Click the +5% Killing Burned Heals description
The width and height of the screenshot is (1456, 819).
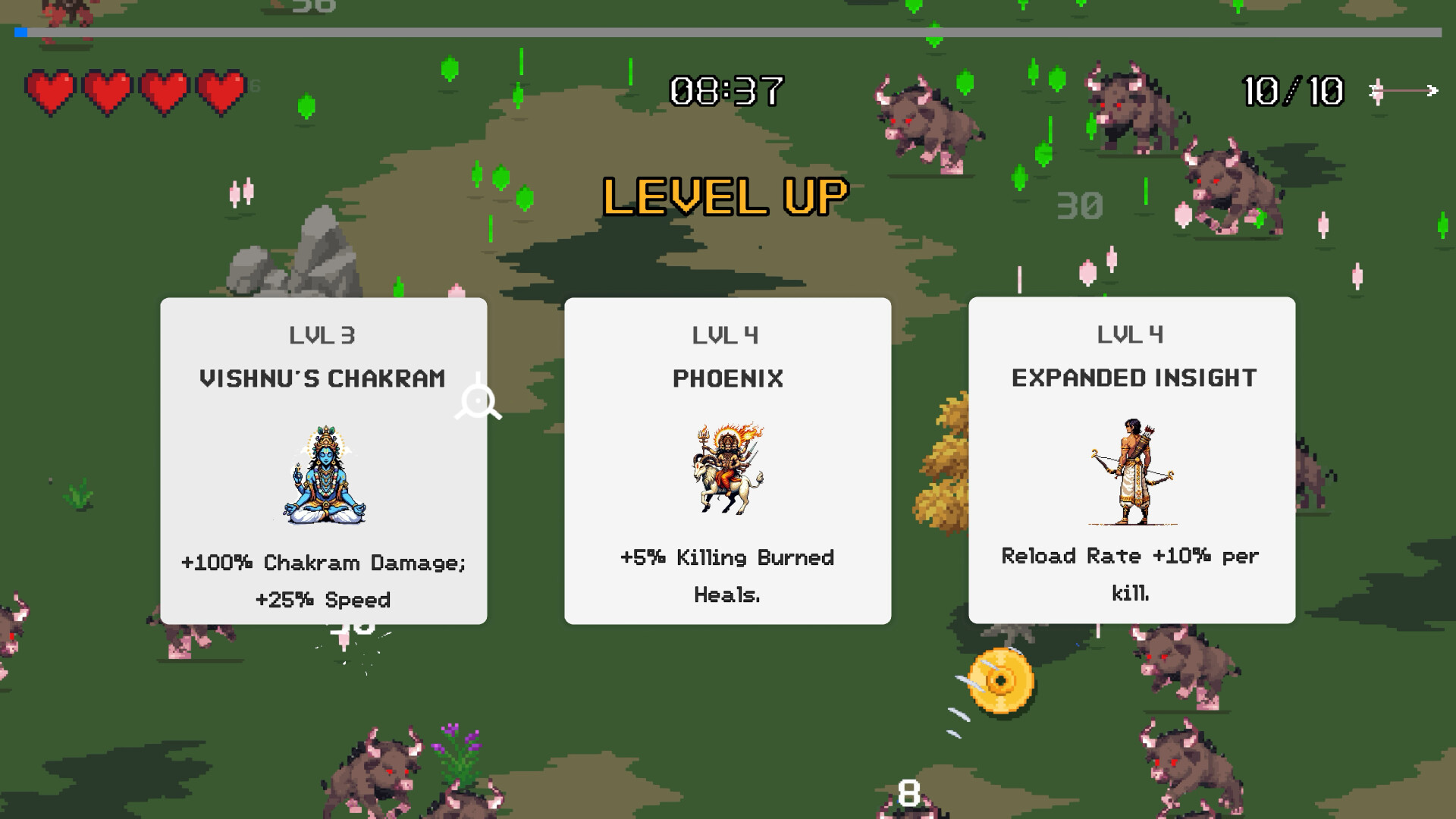[x=726, y=575]
